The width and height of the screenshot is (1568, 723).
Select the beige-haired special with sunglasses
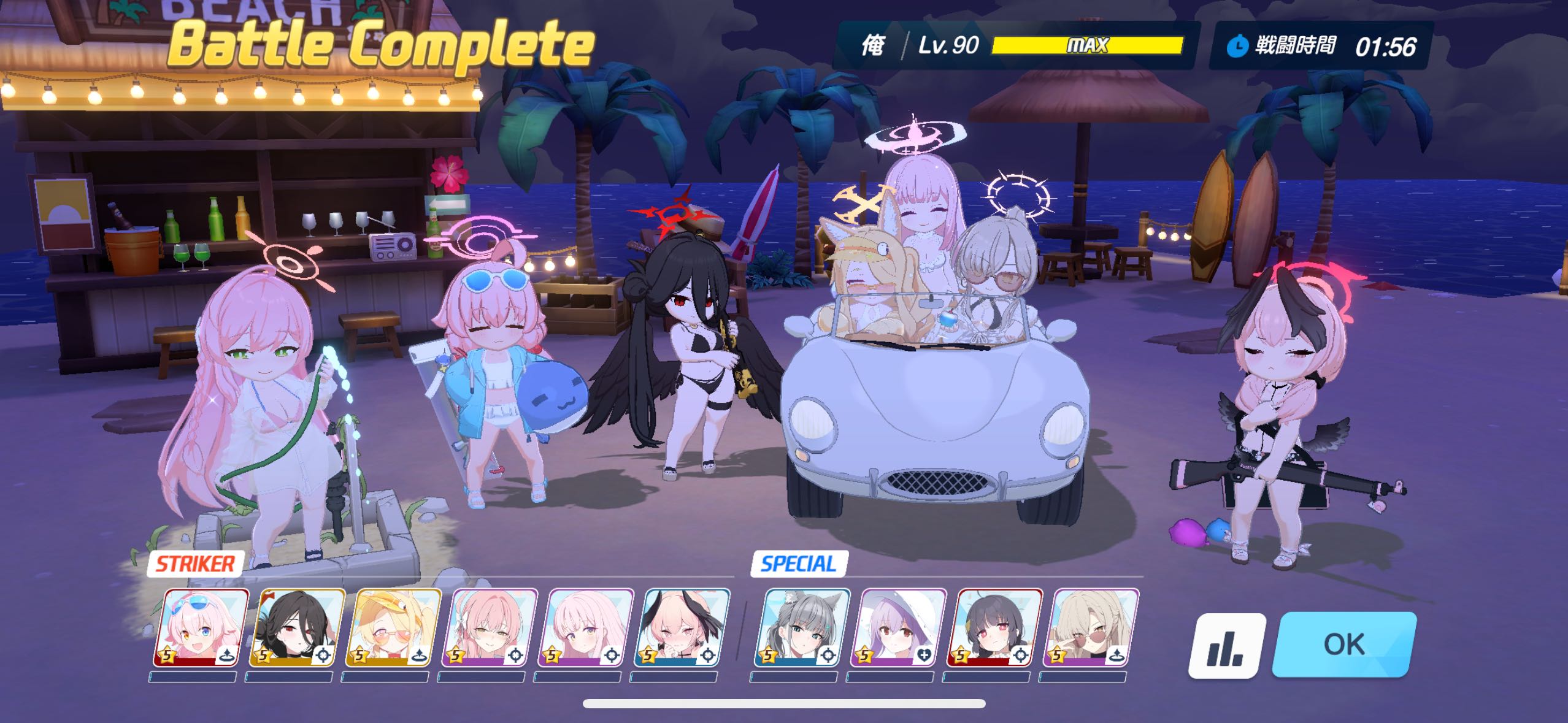(1091, 628)
